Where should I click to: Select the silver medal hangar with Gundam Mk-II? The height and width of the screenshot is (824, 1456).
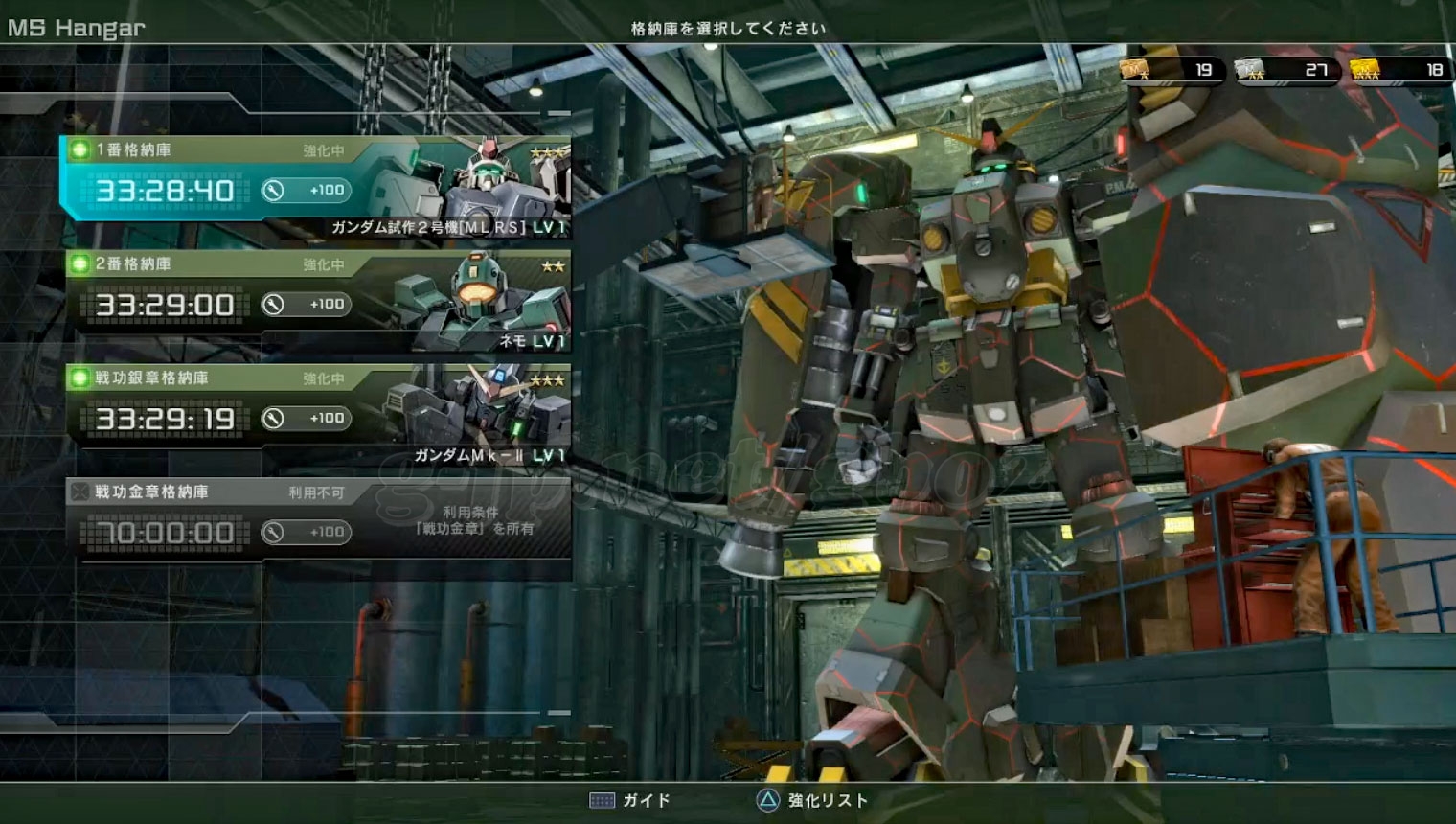click(316, 413)
